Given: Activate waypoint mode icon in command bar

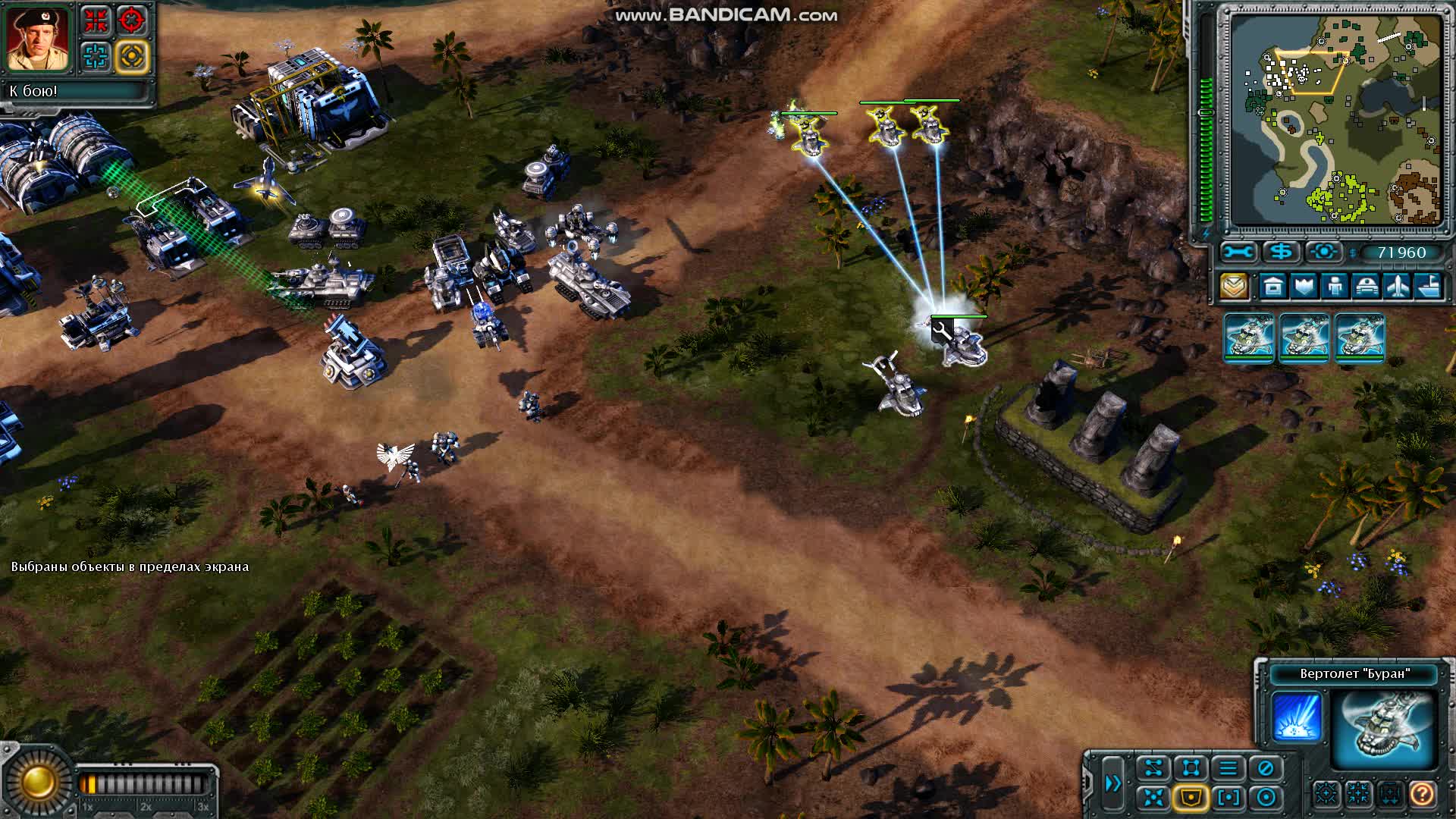Looking at the screenshot, I should [x=1152, y=767].
